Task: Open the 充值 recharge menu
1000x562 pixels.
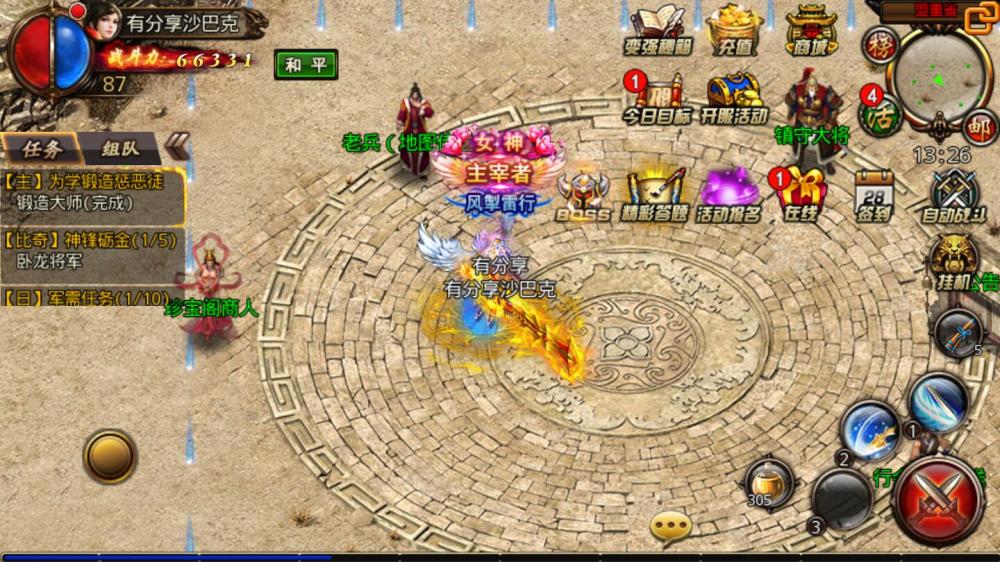Action: [734, 30]
